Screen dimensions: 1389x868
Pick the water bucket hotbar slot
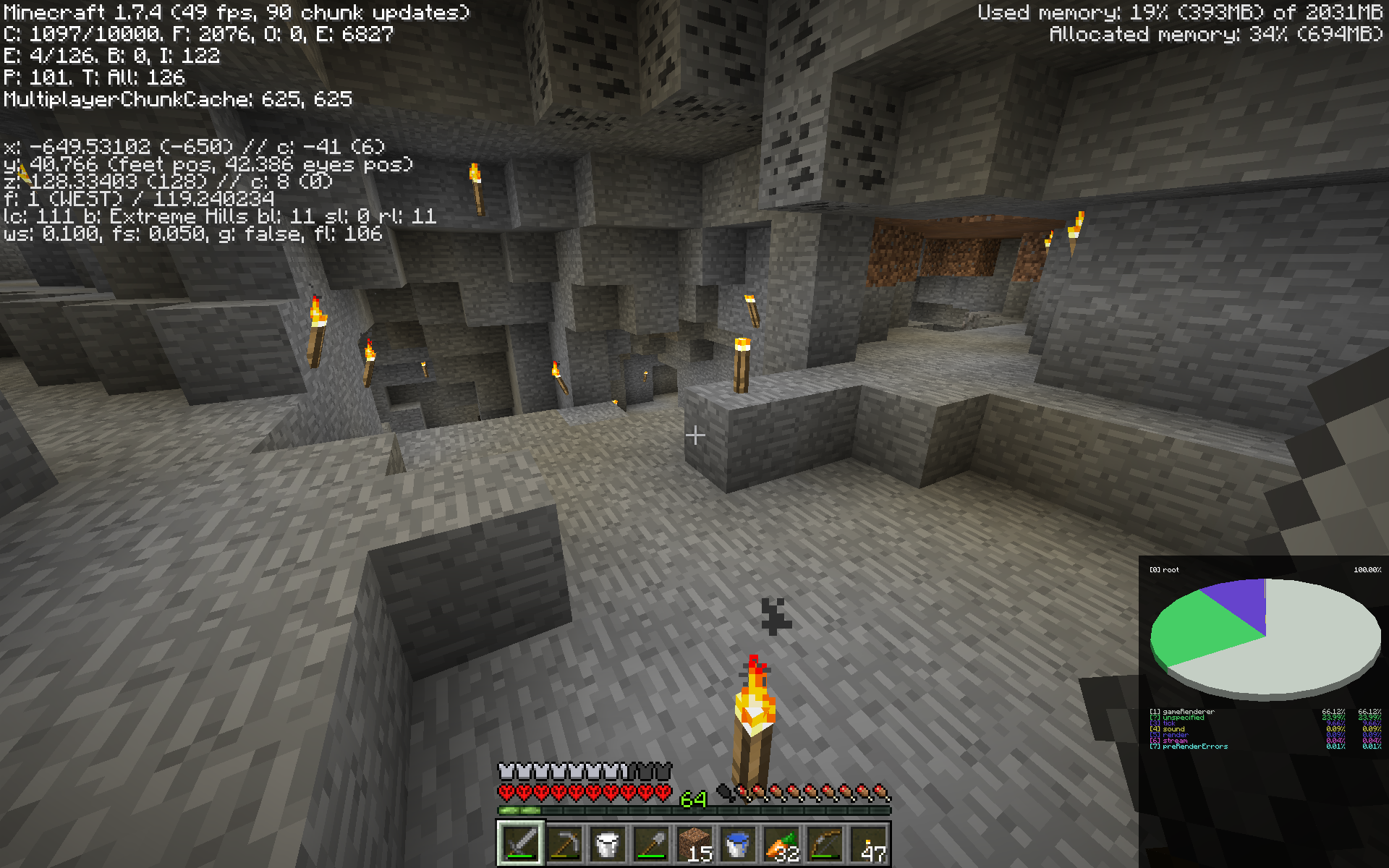coord(738,843)
